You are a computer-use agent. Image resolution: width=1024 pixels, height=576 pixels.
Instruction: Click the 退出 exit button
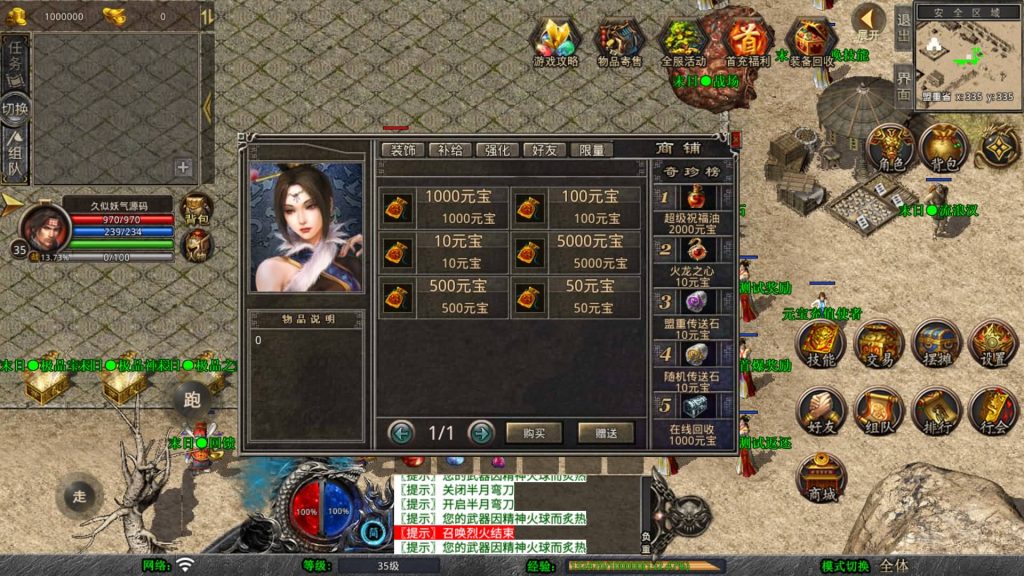(903, 28)
